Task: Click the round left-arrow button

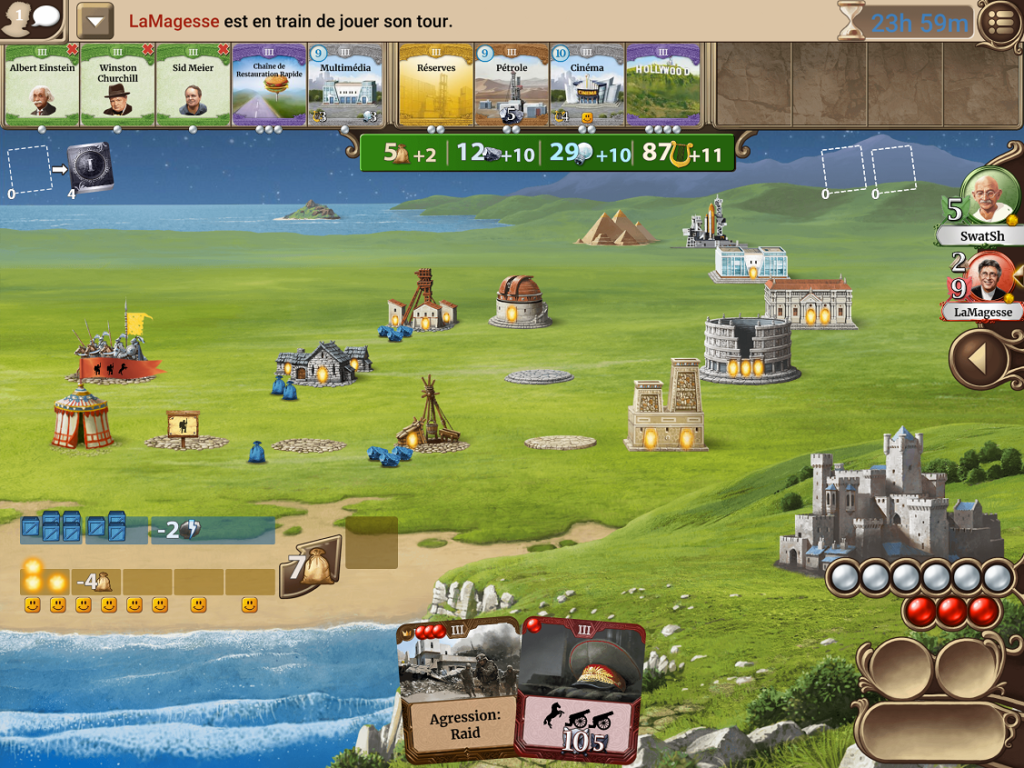Action: [980, 359]
